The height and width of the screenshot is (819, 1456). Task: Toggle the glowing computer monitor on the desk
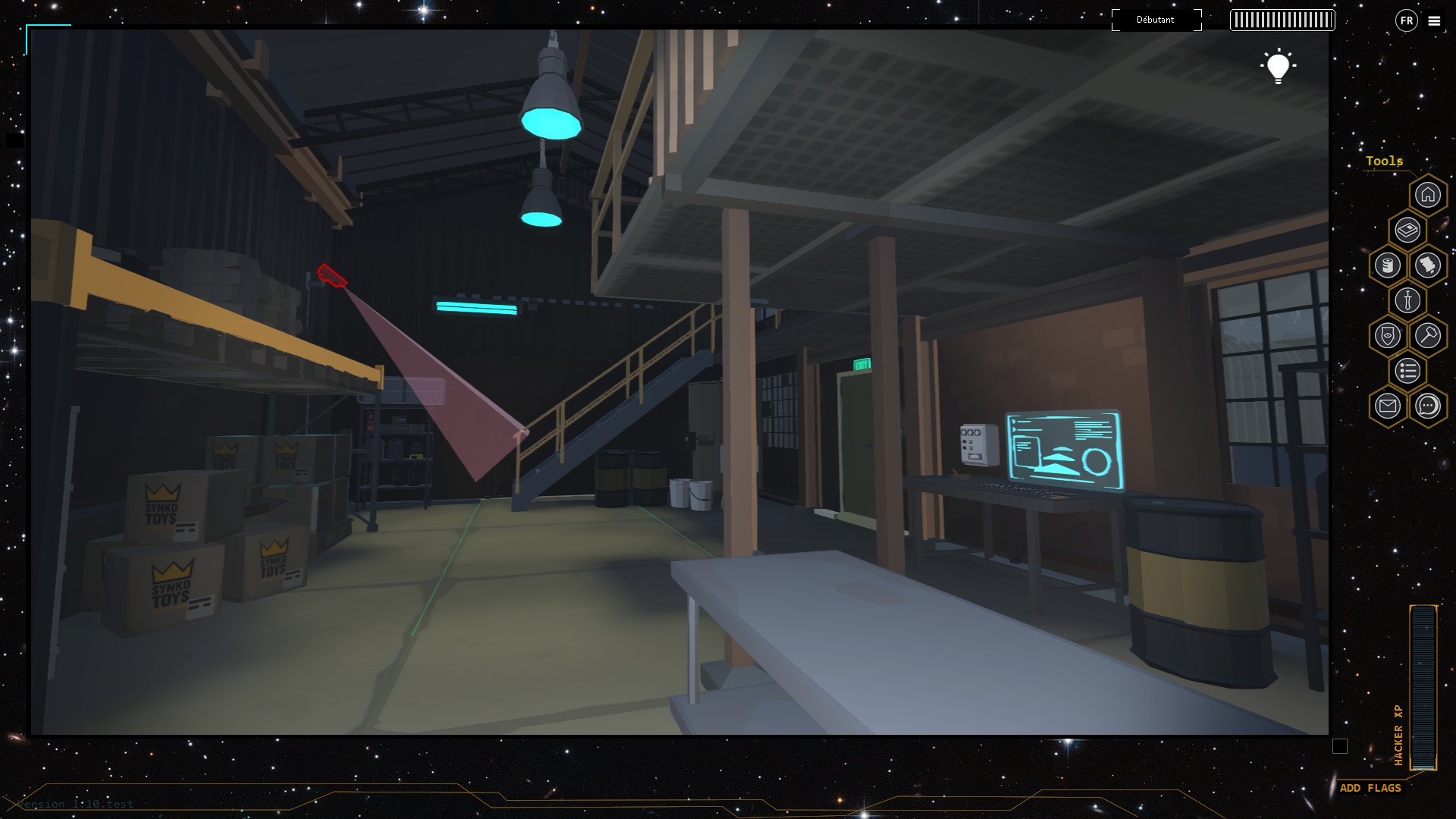click(1063, 450)
